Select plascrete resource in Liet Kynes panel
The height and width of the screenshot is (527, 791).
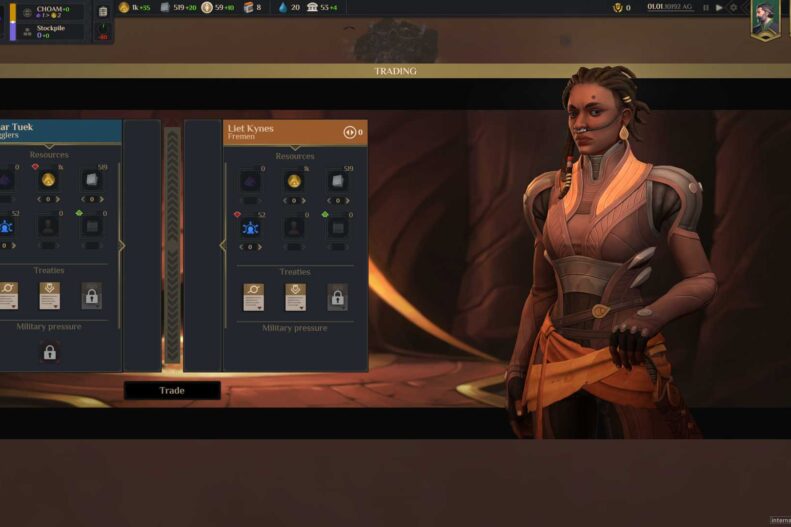[338, 181]
